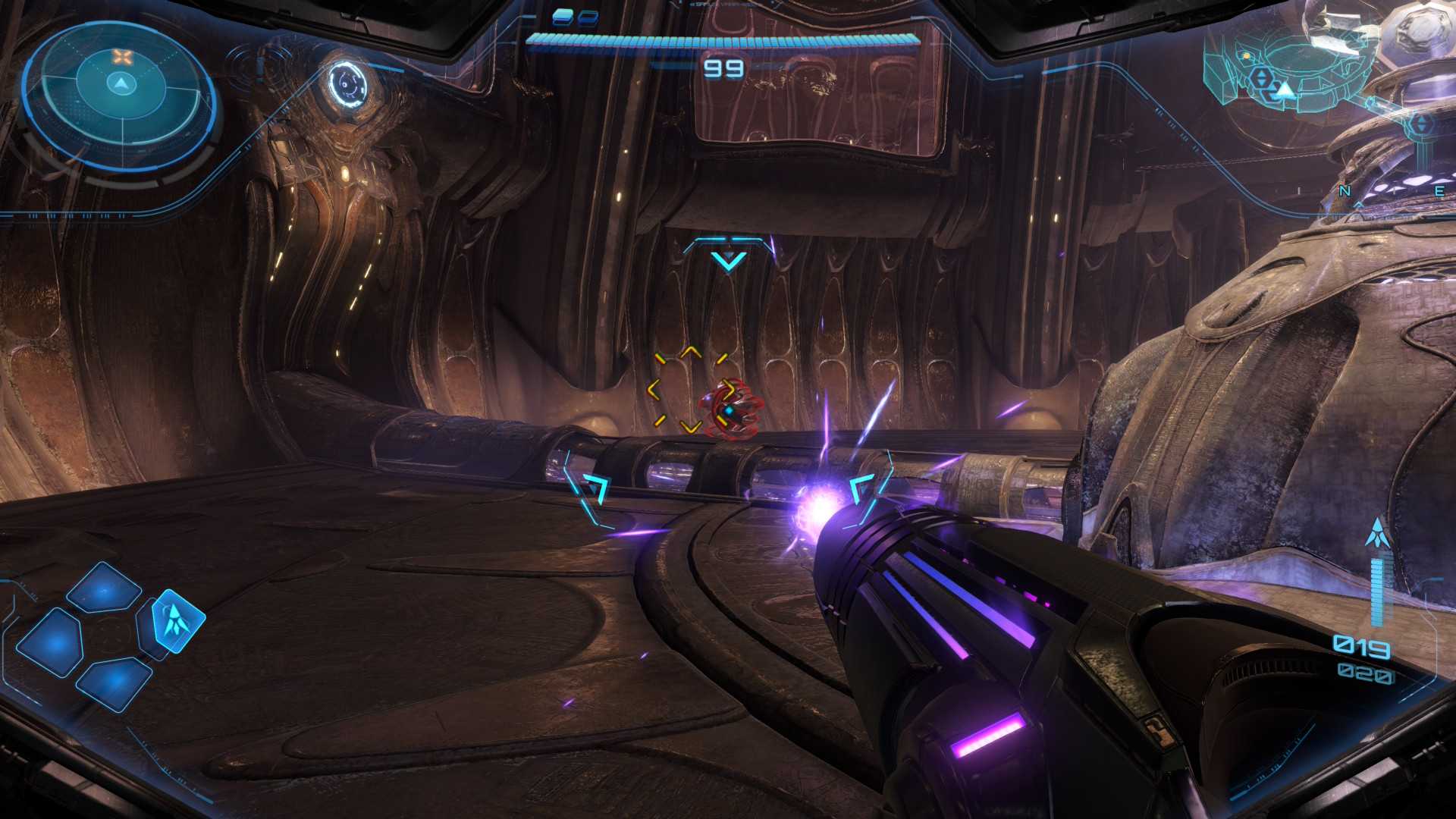The height and width of the screenshot is (819, 1456).
Task: Select the missile slot in weapon selector
Action: [x=179, y=620]
